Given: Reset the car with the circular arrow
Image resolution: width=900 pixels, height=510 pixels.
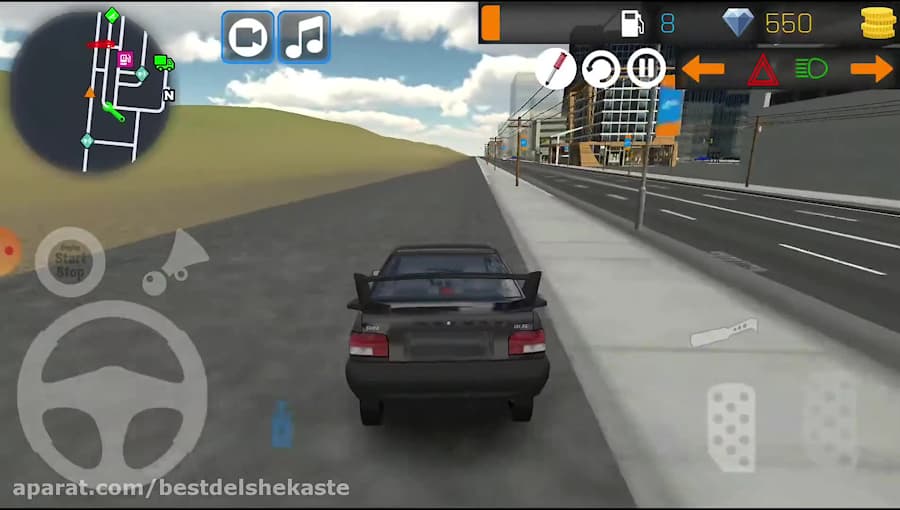Looking at the screenshot, I should (601, 70).
